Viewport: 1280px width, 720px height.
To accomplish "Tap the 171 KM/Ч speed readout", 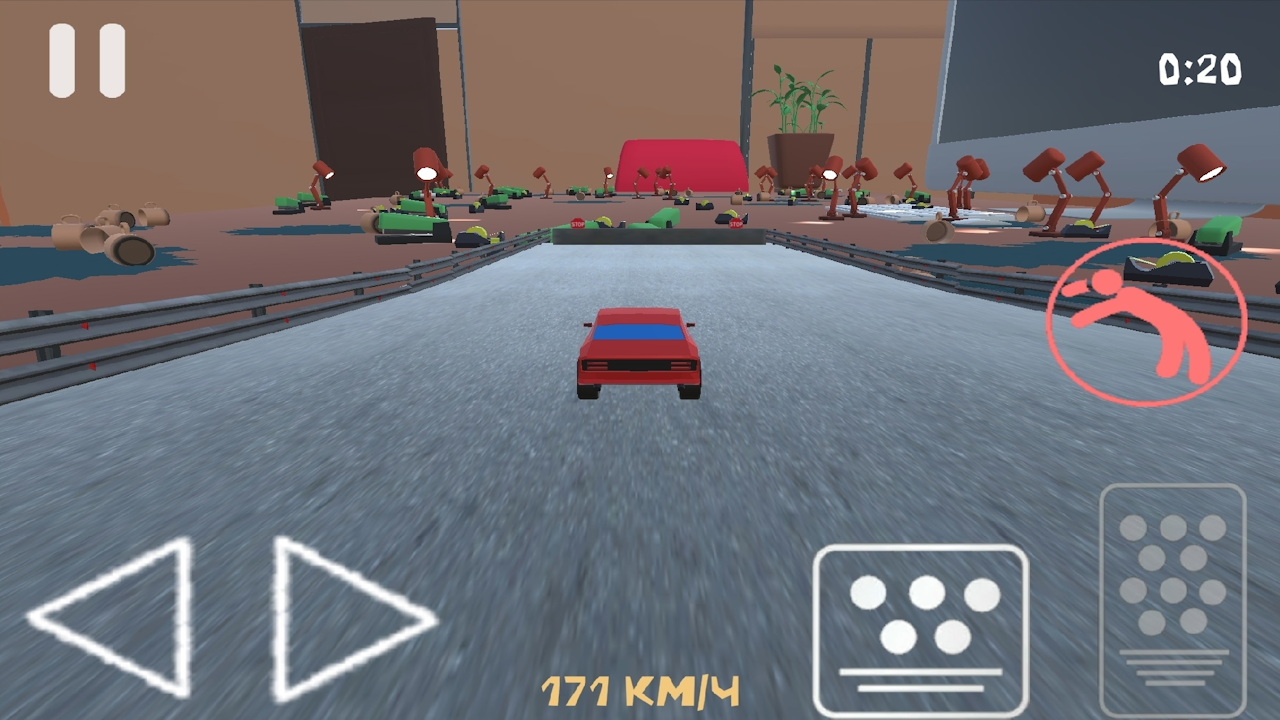I will 640,688.
